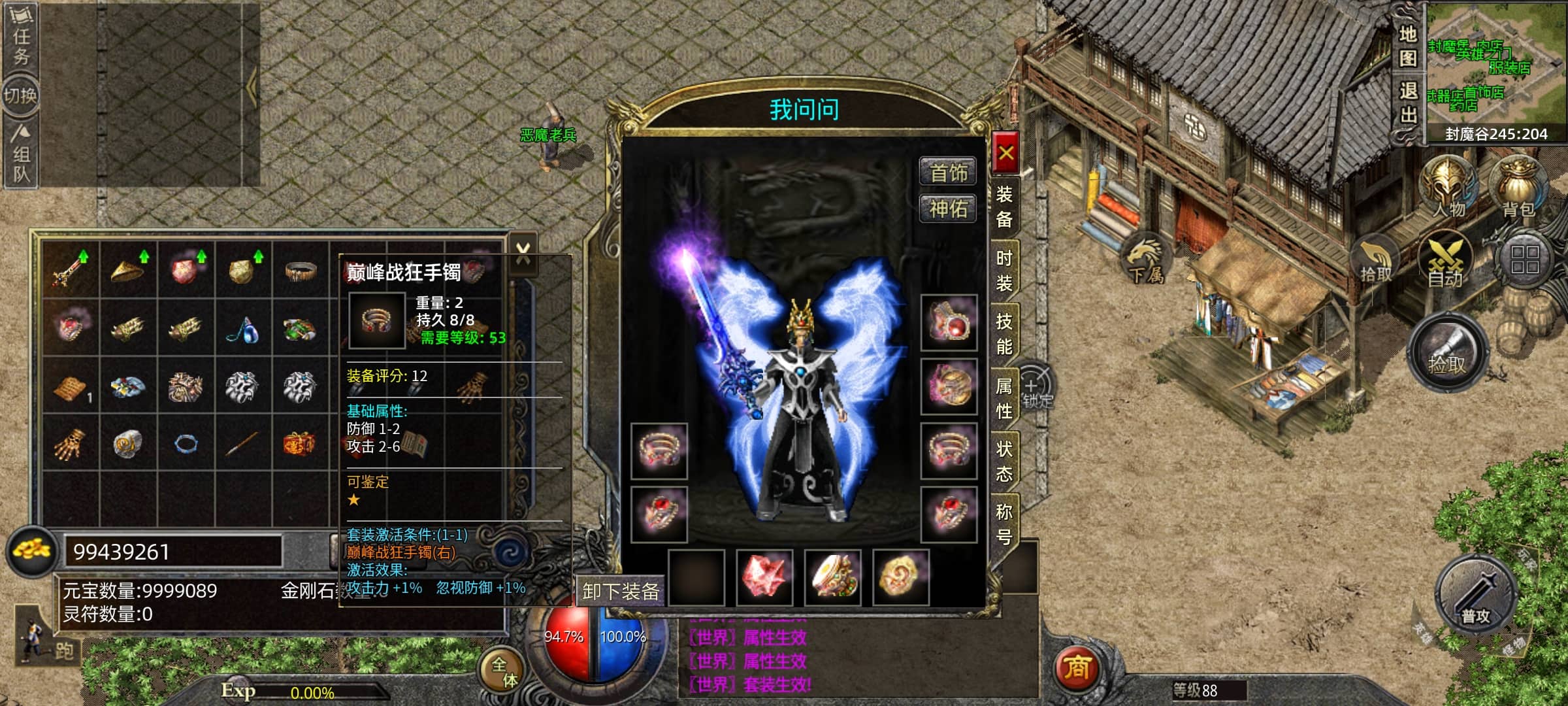Switch to the 状态 status tab
The image size is (1568, 706).
1004,461
